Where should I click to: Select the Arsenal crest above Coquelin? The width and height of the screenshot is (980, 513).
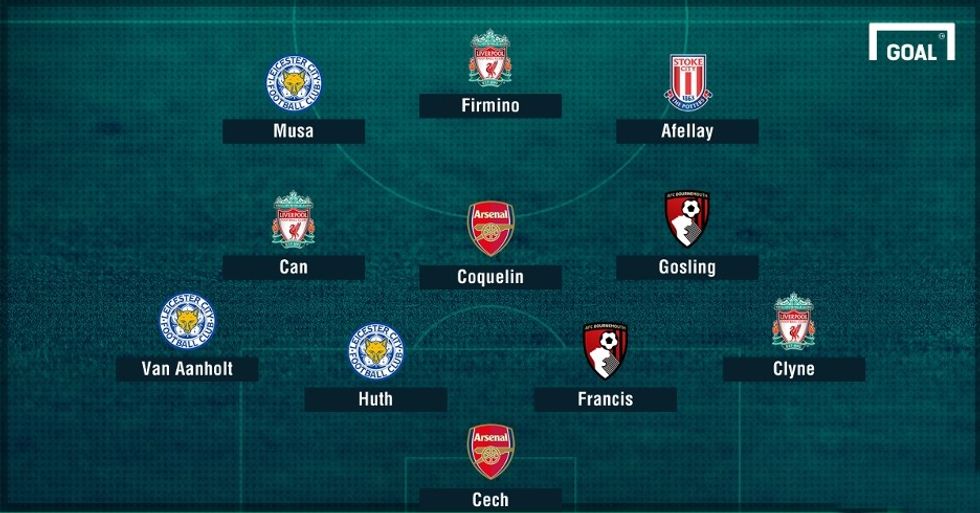(490, 229)
